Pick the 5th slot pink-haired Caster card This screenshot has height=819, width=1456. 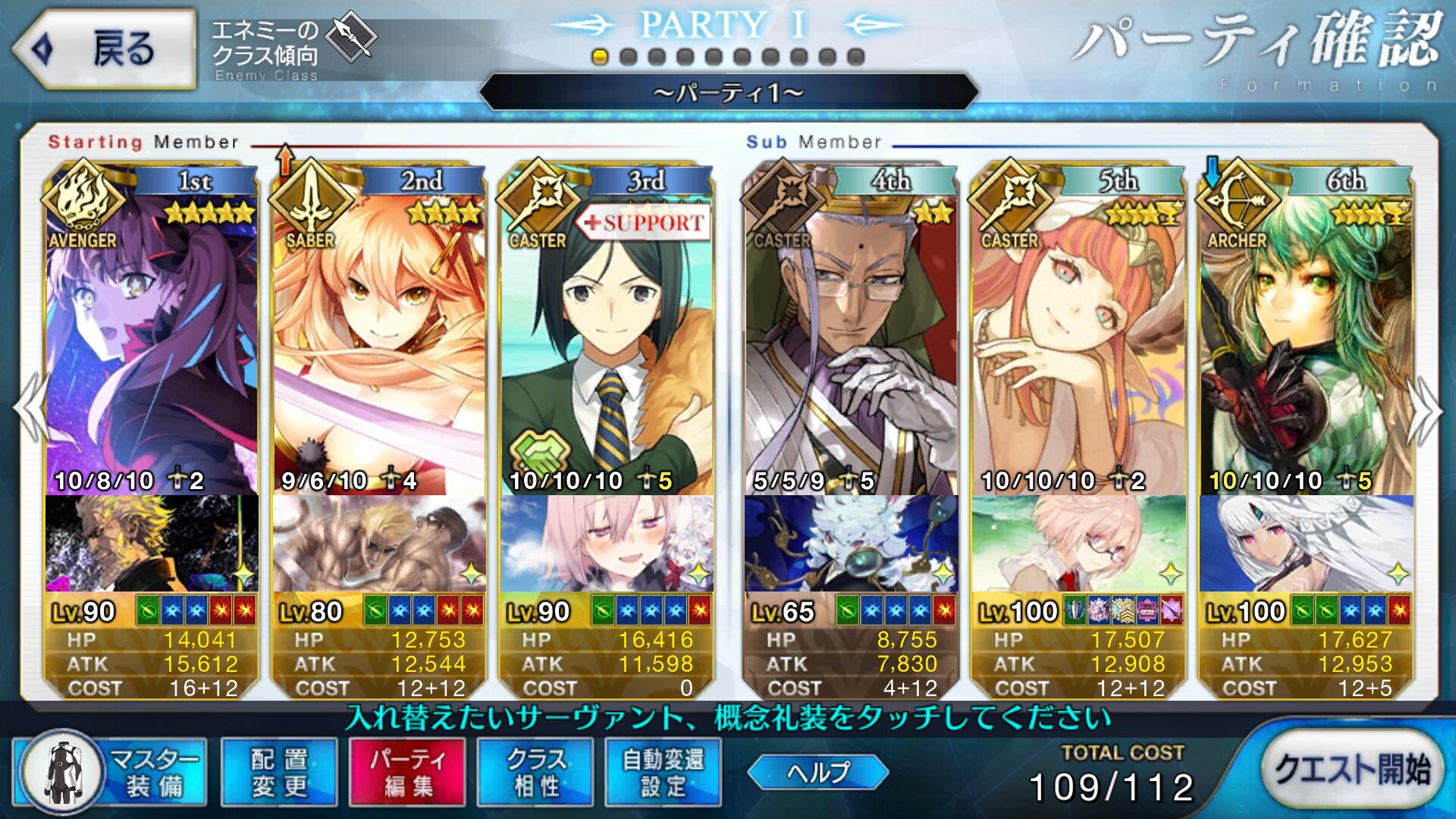(1078, 341)
